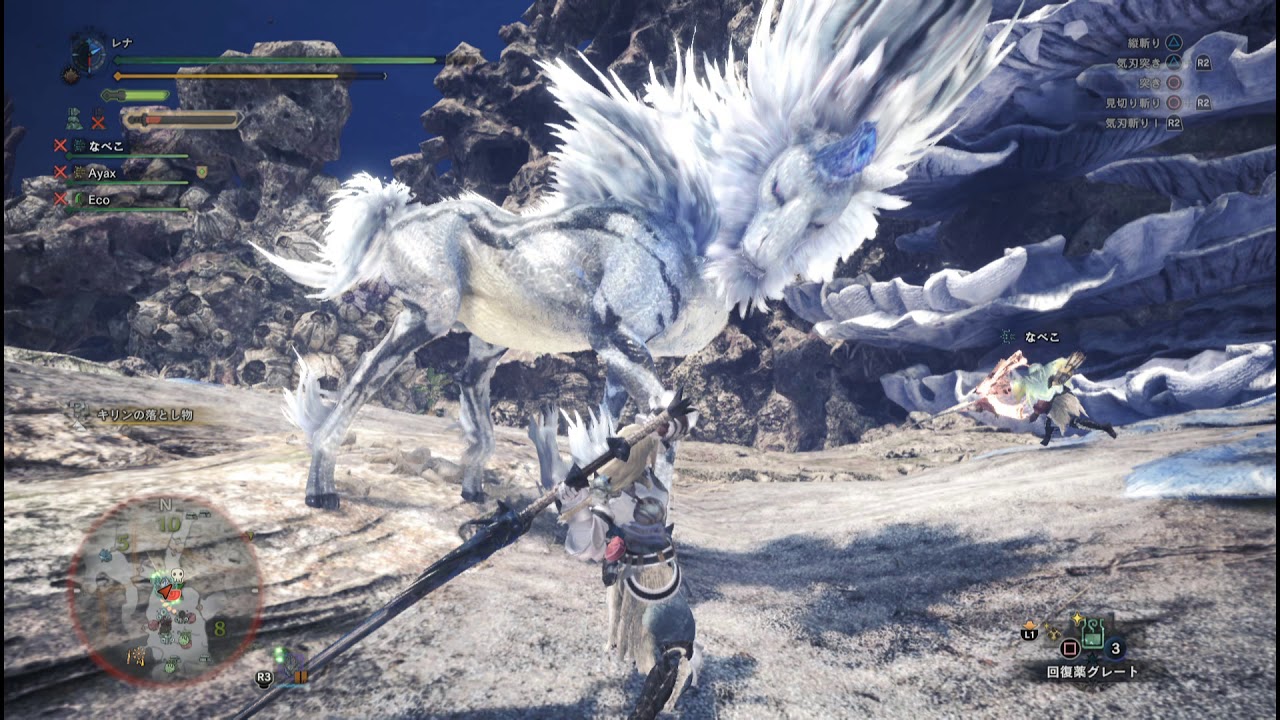The image size is (1280, 720).
Task: Choose なべこ in the party member list
Action: point(105,146)
